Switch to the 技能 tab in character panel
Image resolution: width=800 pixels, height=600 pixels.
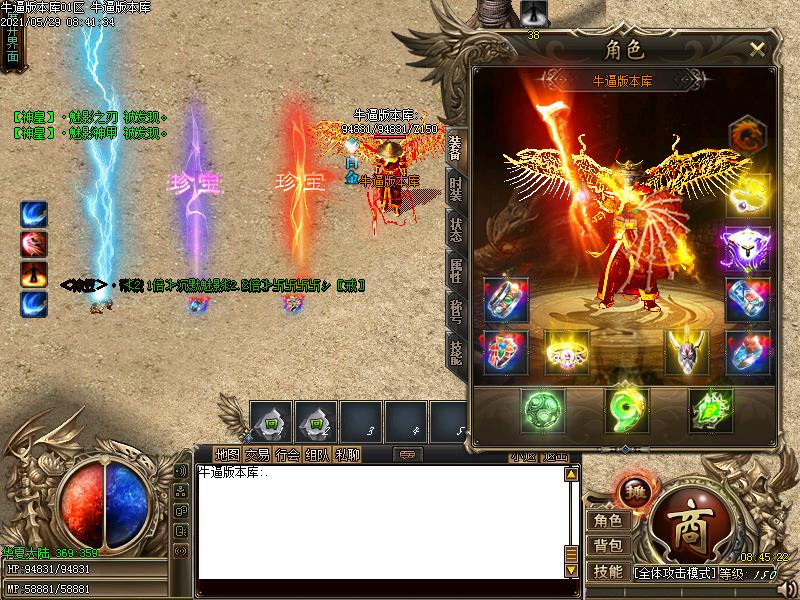point(455,351)
